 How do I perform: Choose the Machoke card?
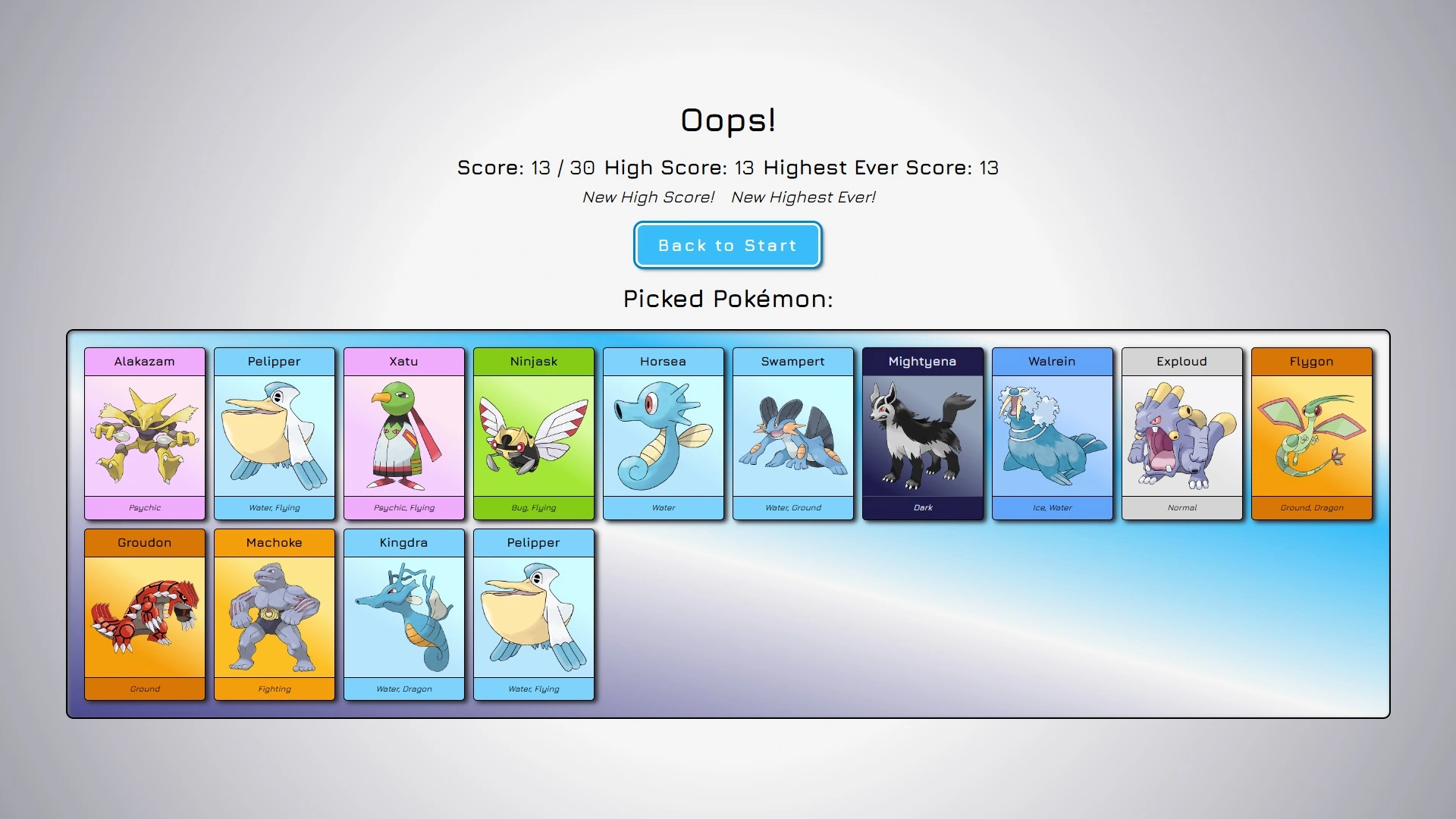[x=275, y=615]
